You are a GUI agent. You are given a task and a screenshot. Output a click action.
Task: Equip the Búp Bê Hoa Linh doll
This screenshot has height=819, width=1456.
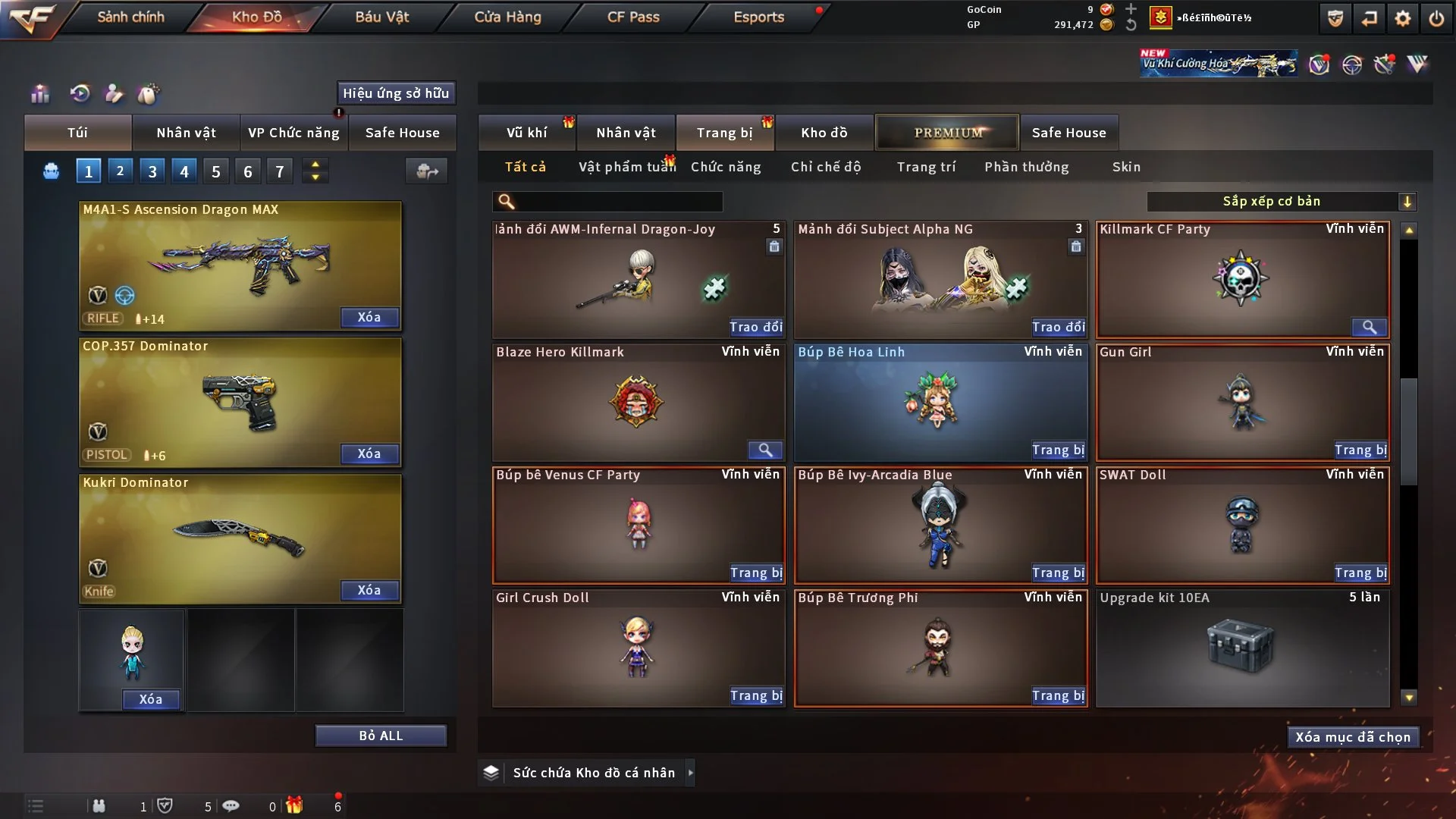[1058, 450]
